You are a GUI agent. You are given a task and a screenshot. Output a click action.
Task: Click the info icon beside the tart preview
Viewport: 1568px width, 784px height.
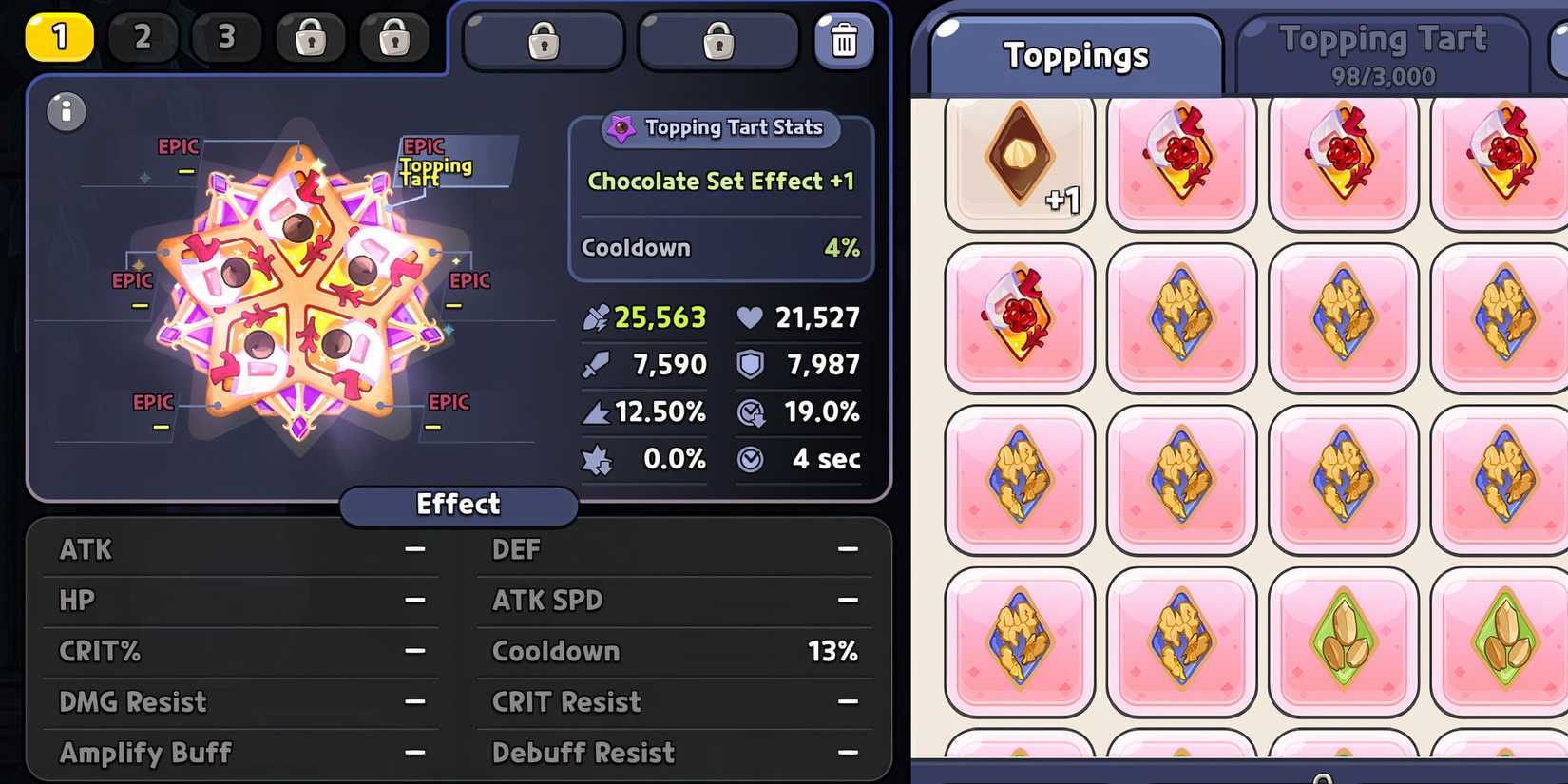(65, 111)
